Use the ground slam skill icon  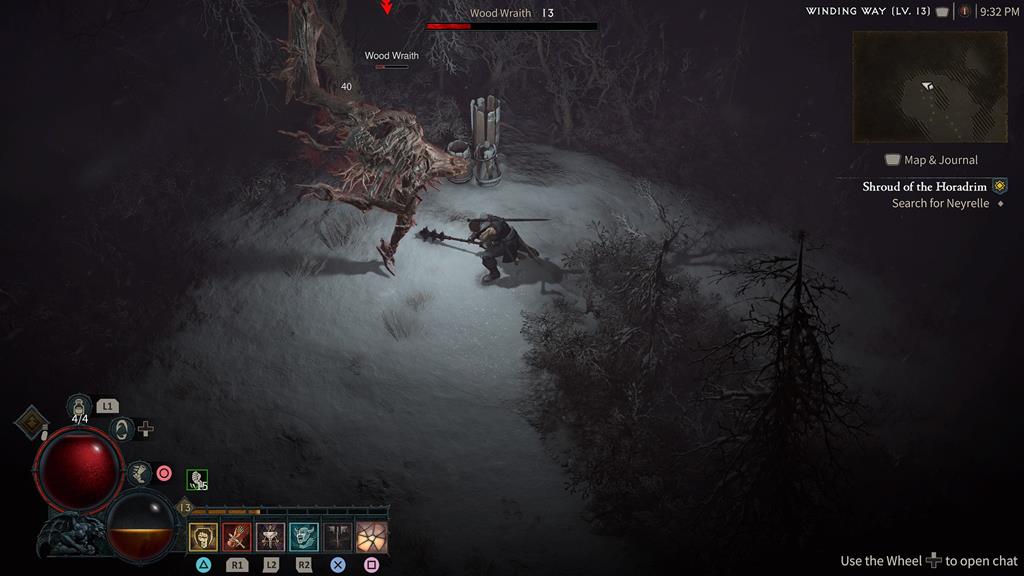coord(270,537)
